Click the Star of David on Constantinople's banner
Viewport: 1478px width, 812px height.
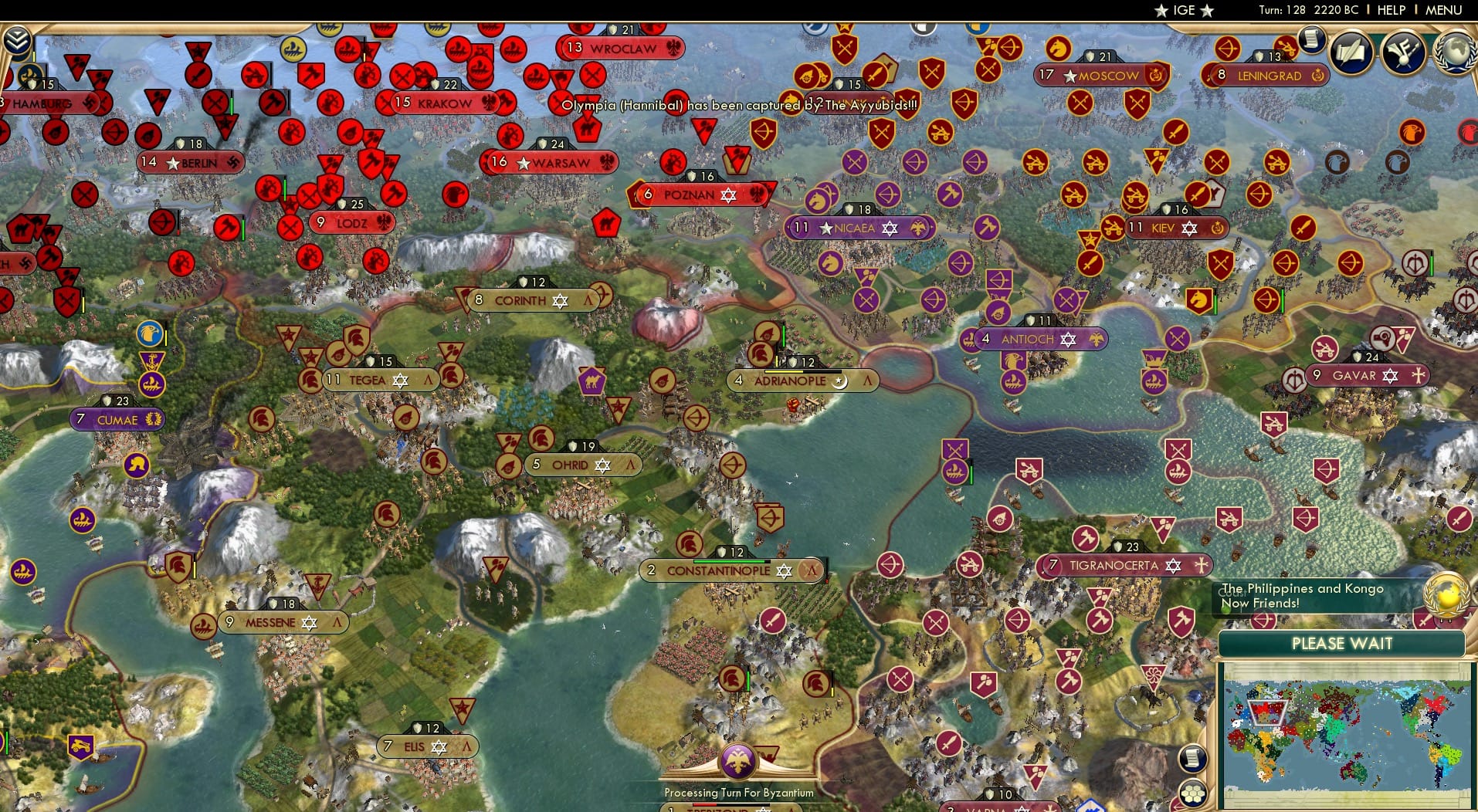[x=785, y=571]
